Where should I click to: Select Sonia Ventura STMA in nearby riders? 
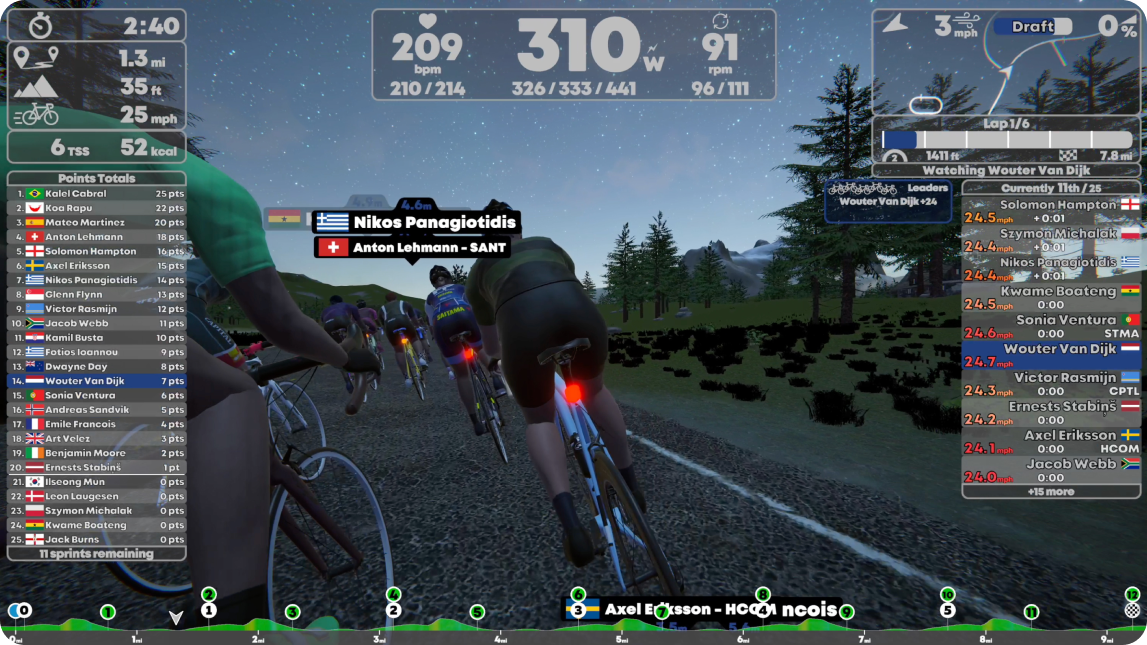[x=1051, y=326]
